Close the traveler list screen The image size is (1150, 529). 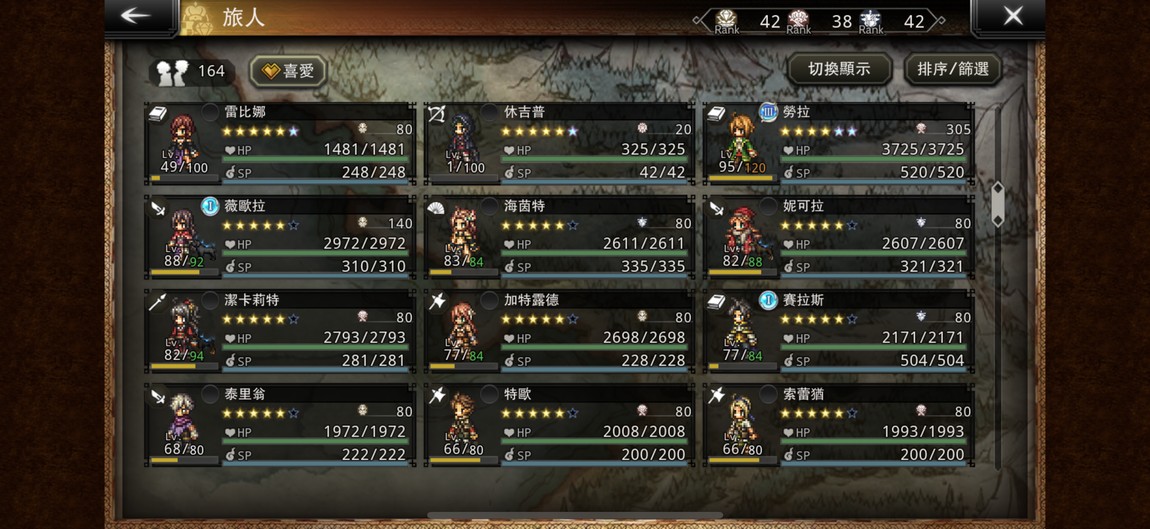(1011, 16)
